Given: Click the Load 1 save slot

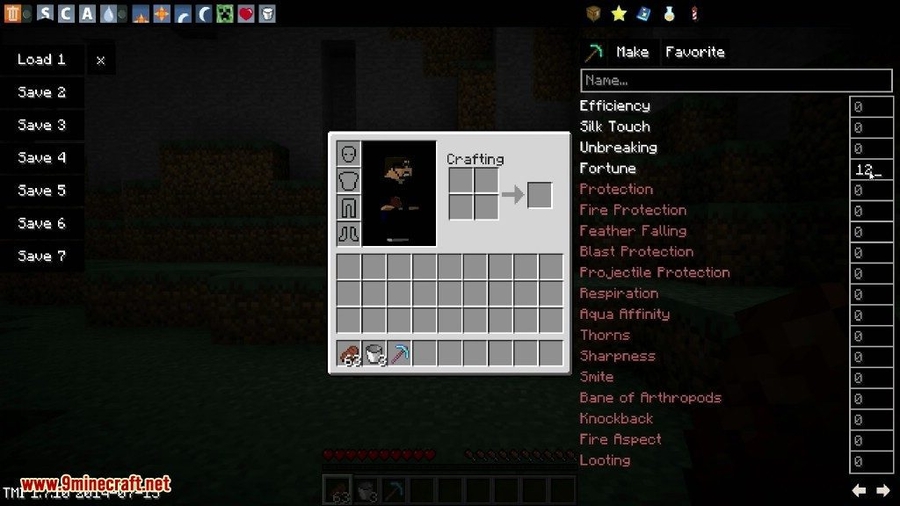Looking at the screenshot, I should (x=41, y=60).
